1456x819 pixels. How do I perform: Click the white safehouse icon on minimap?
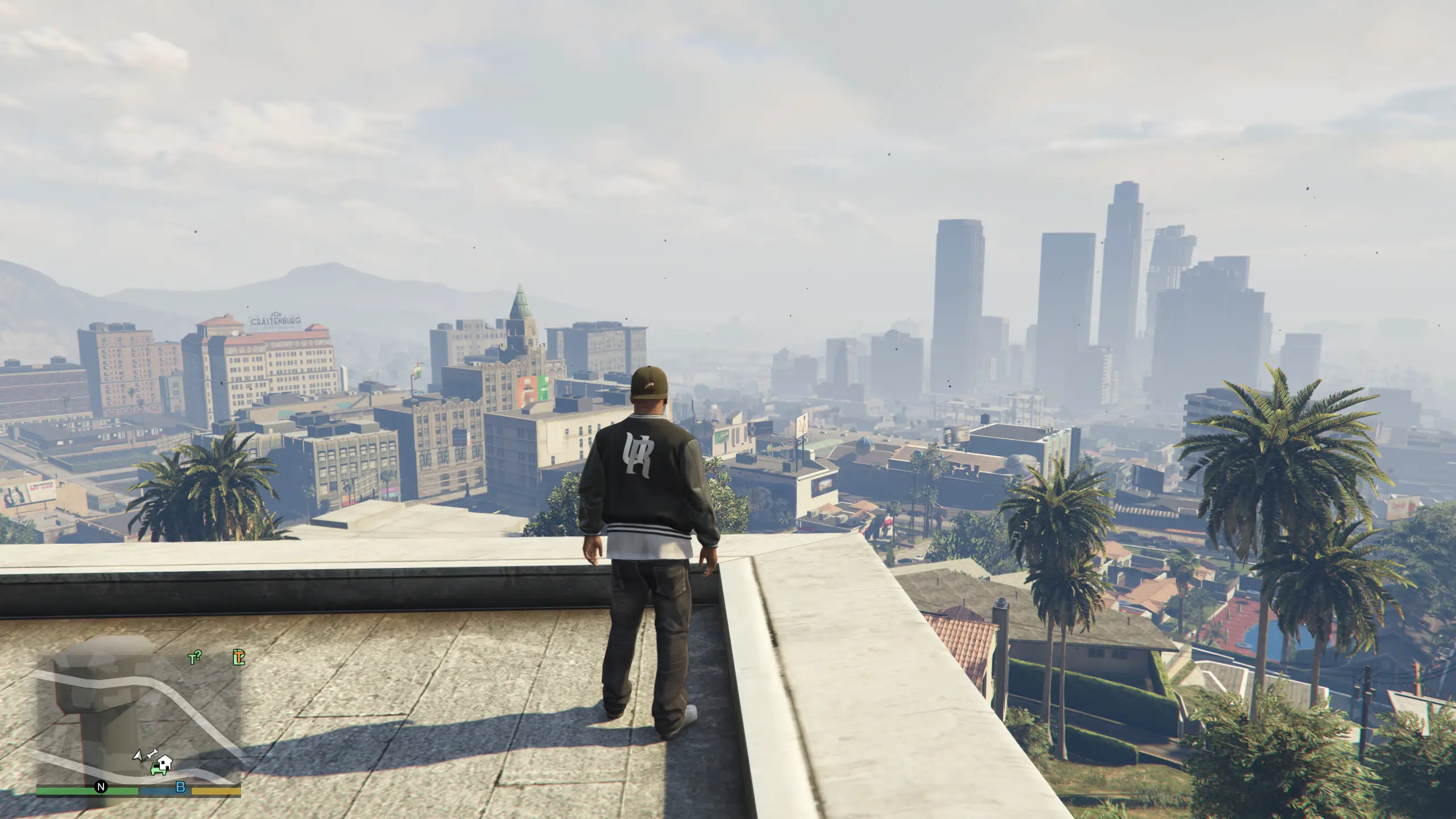[x=165, y=762]
